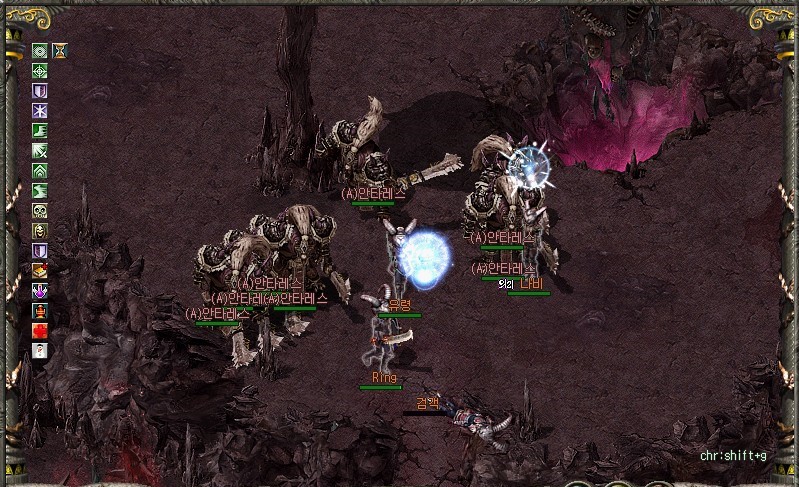Open the book with red plus icon

pyautogui.click(x=40, y=270)
